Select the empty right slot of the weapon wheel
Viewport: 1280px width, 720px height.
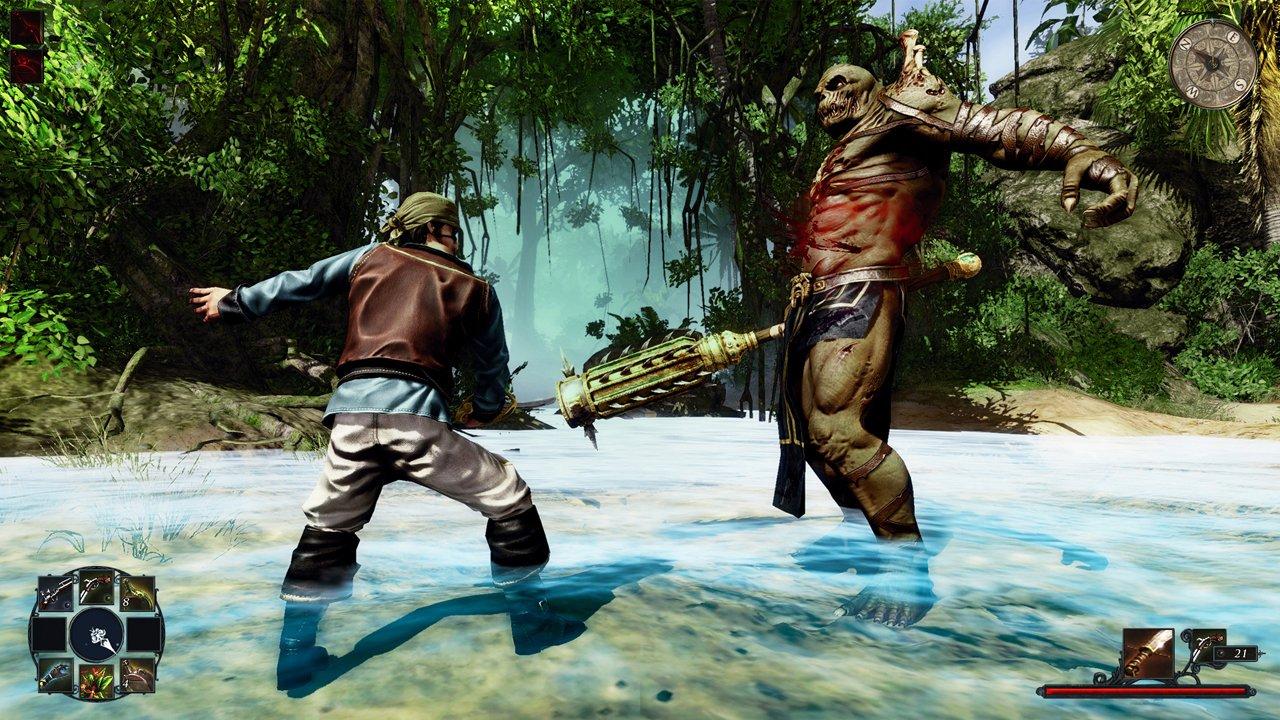click(x=143, y=634)
